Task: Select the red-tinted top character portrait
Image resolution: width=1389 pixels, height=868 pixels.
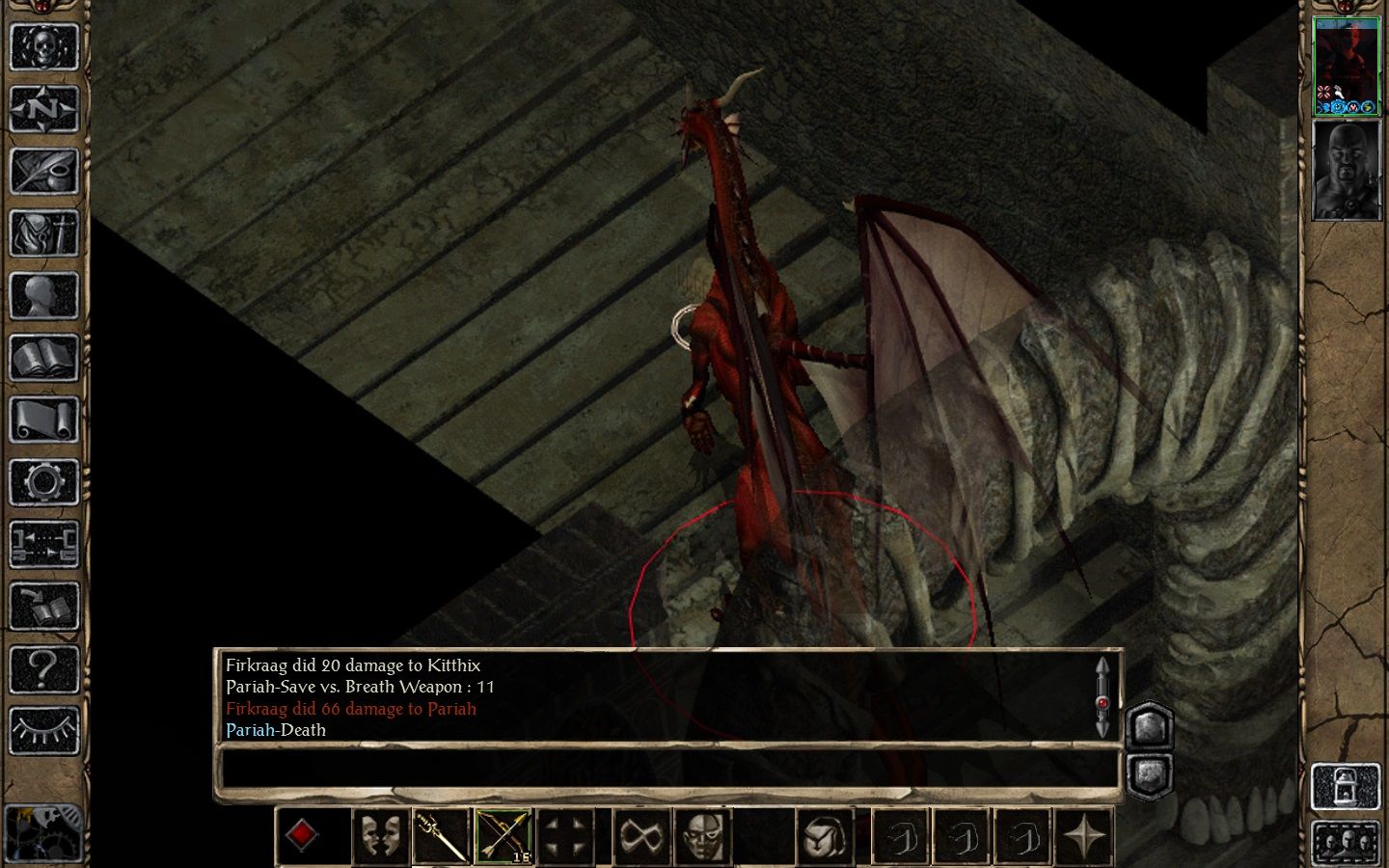Action: tap(1347, 65)
